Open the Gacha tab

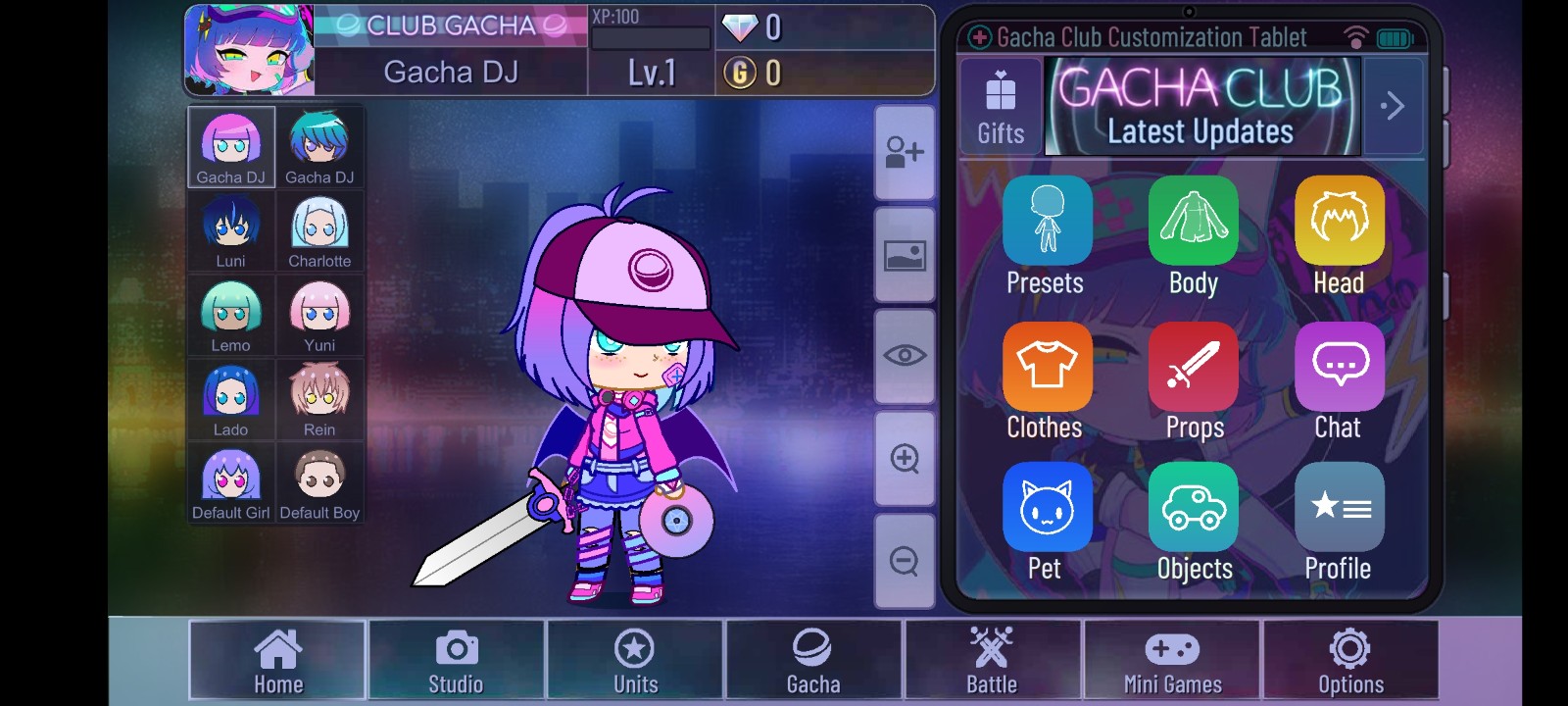point(813,660)
